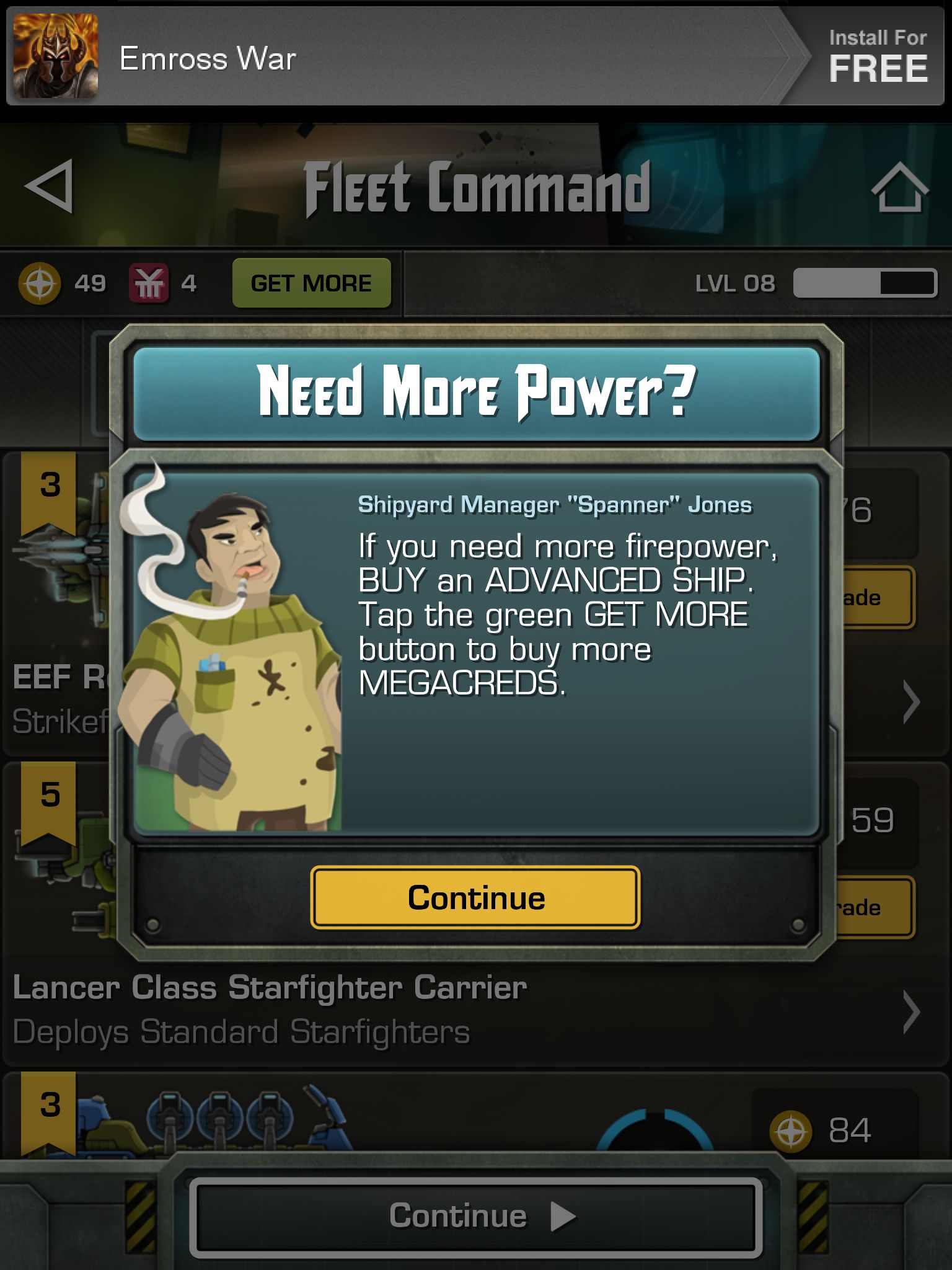Expand the EEF strikefighter row arrow
The width and height of the screenshot is (952, 1270).
pos(910,701)
